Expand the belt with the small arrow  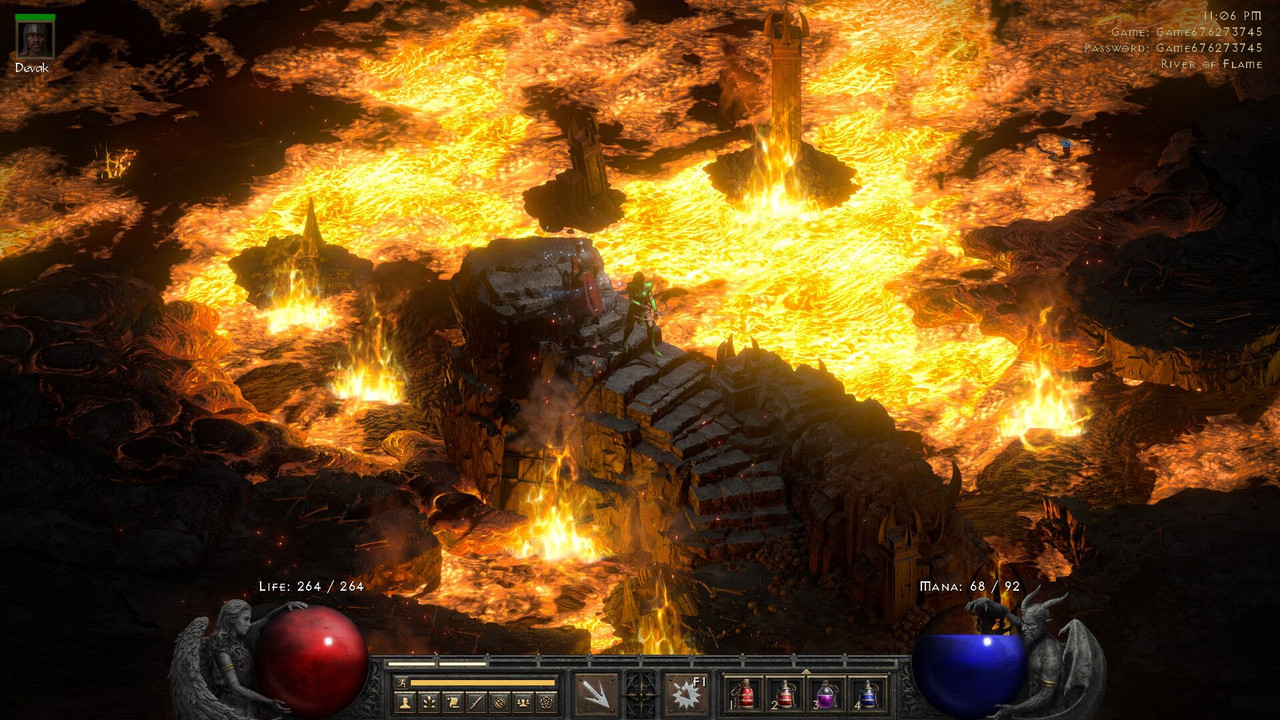(806, 669)
